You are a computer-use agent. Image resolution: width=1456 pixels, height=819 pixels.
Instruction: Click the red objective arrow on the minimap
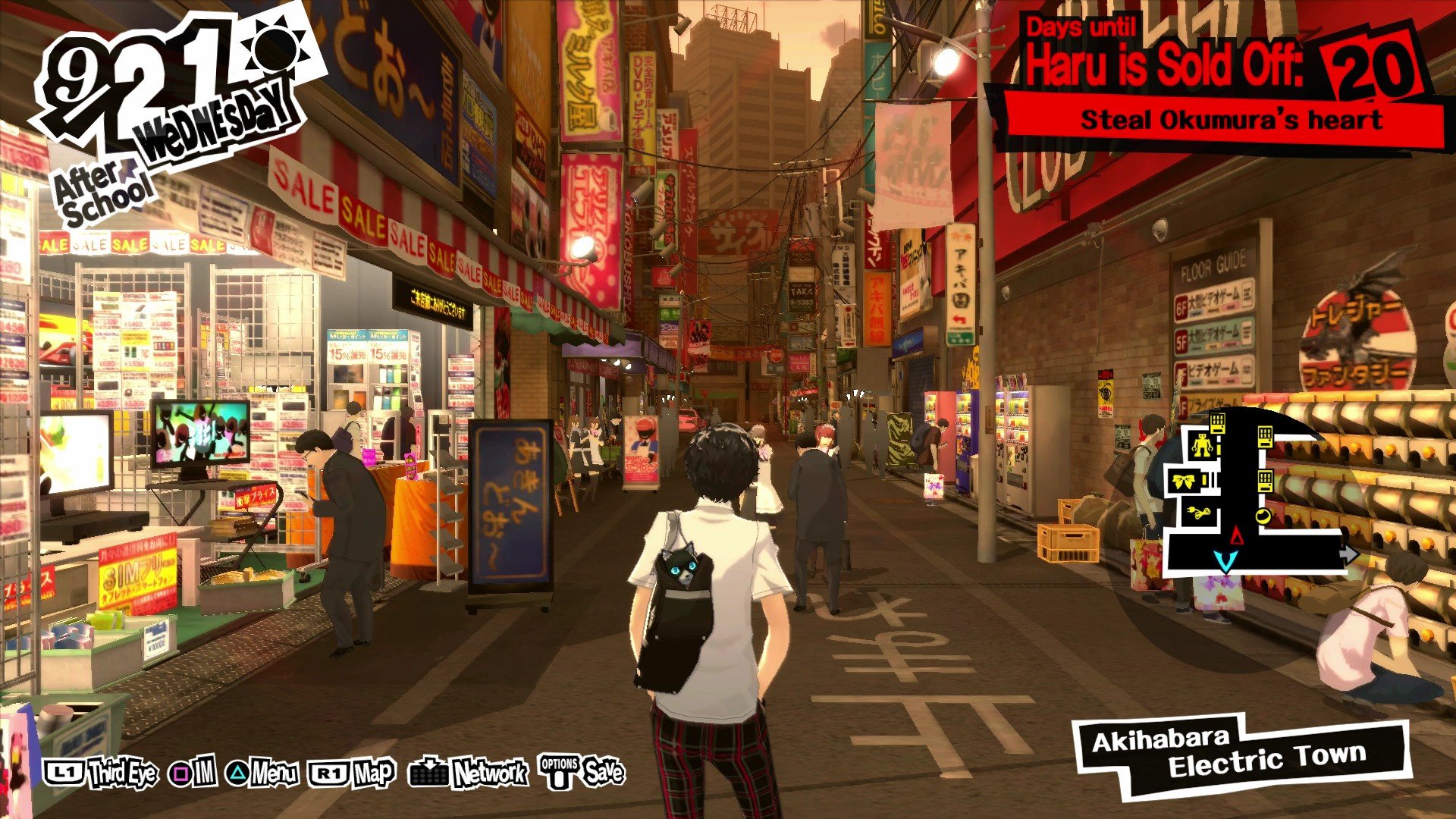pos(1237,535)
